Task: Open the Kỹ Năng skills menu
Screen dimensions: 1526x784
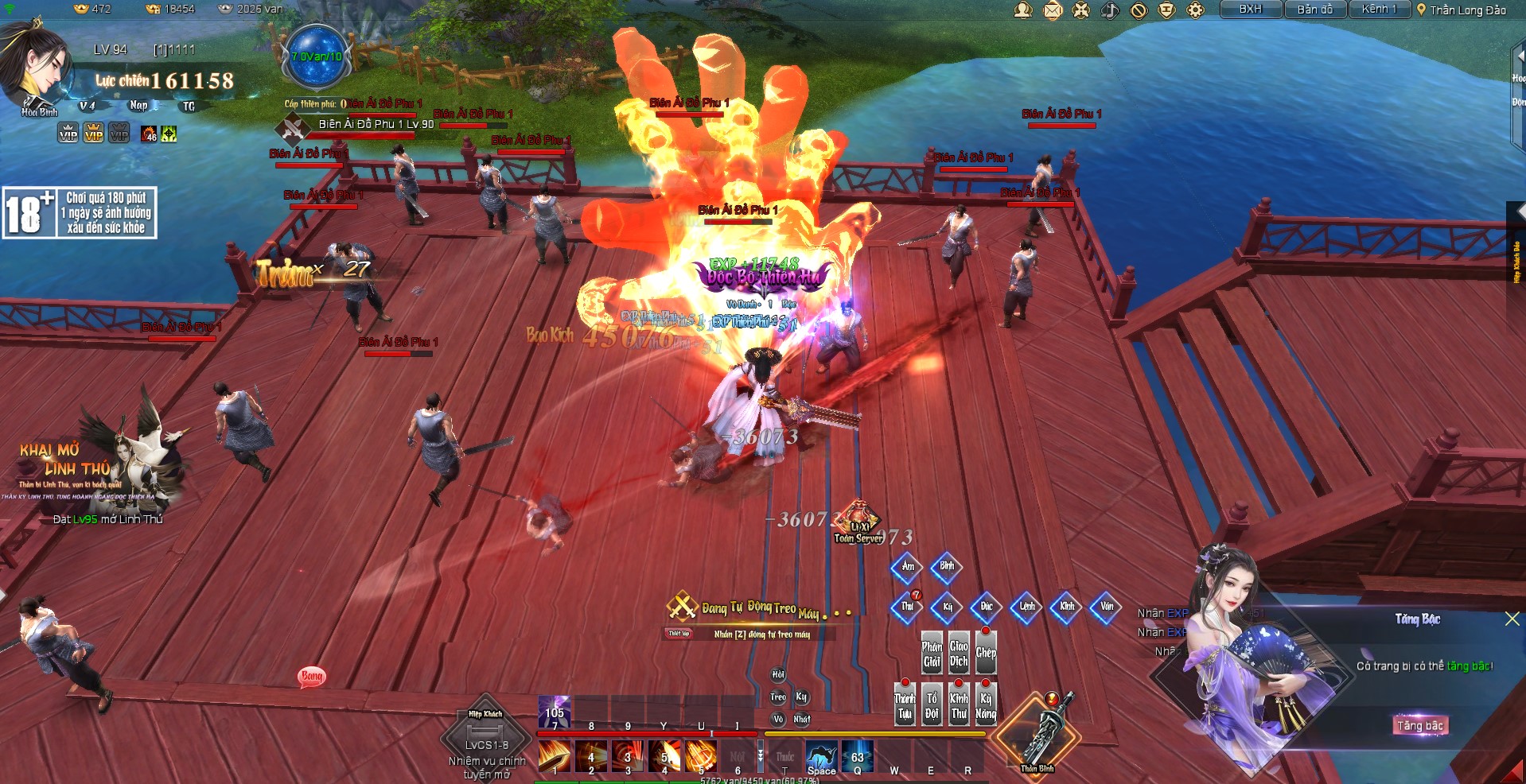Action: pos(986,704)
